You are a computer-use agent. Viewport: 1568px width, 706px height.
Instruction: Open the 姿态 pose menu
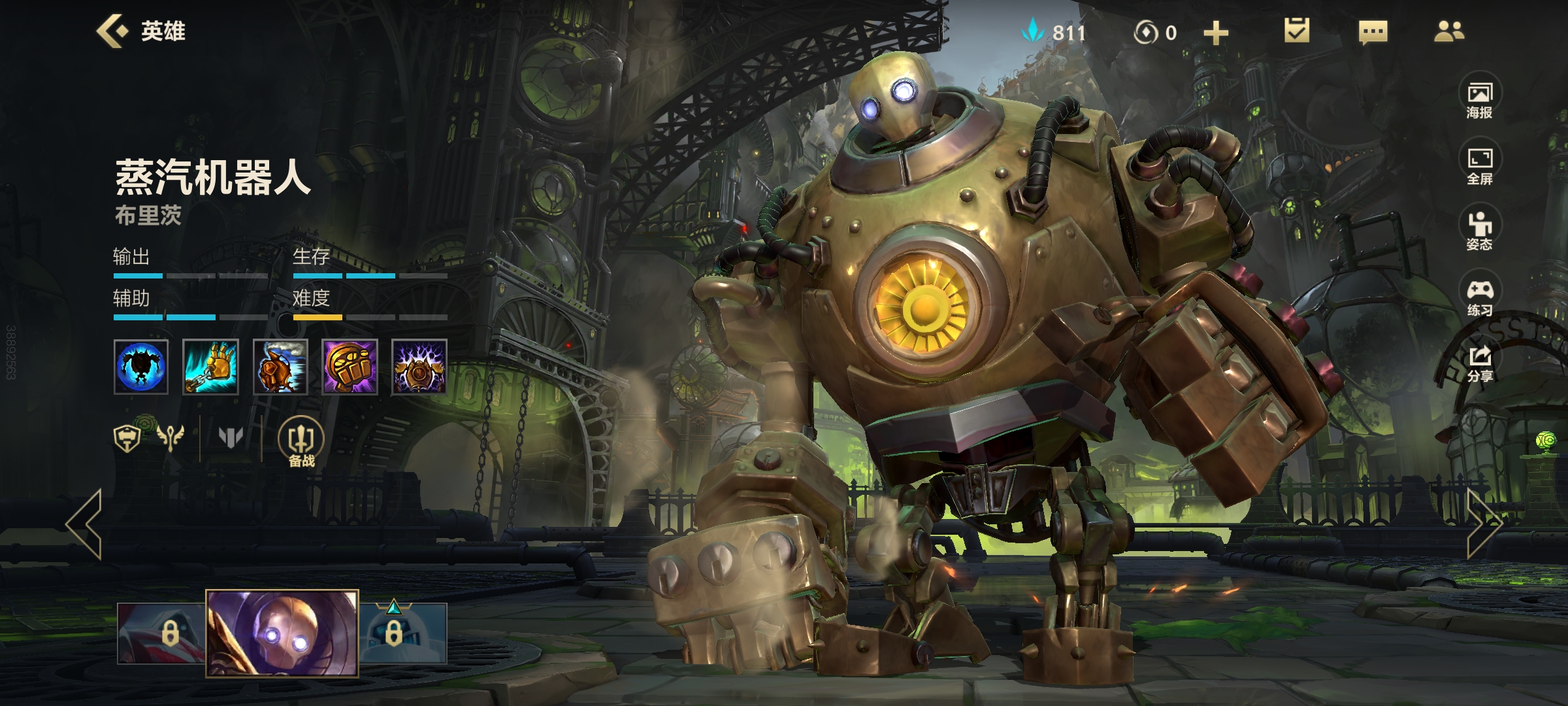[x=1480, y=231]
